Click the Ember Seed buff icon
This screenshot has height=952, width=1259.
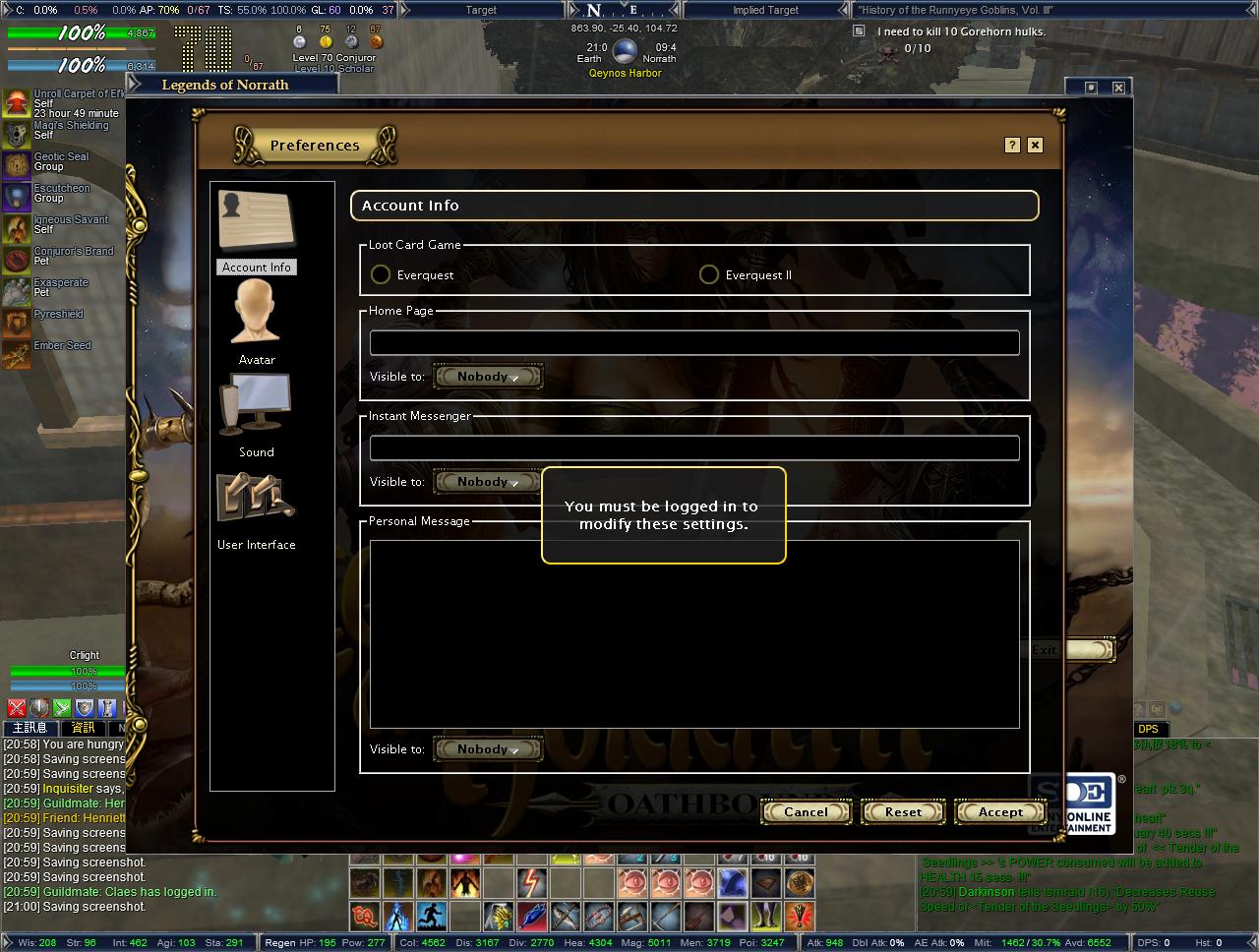point(16,354)
